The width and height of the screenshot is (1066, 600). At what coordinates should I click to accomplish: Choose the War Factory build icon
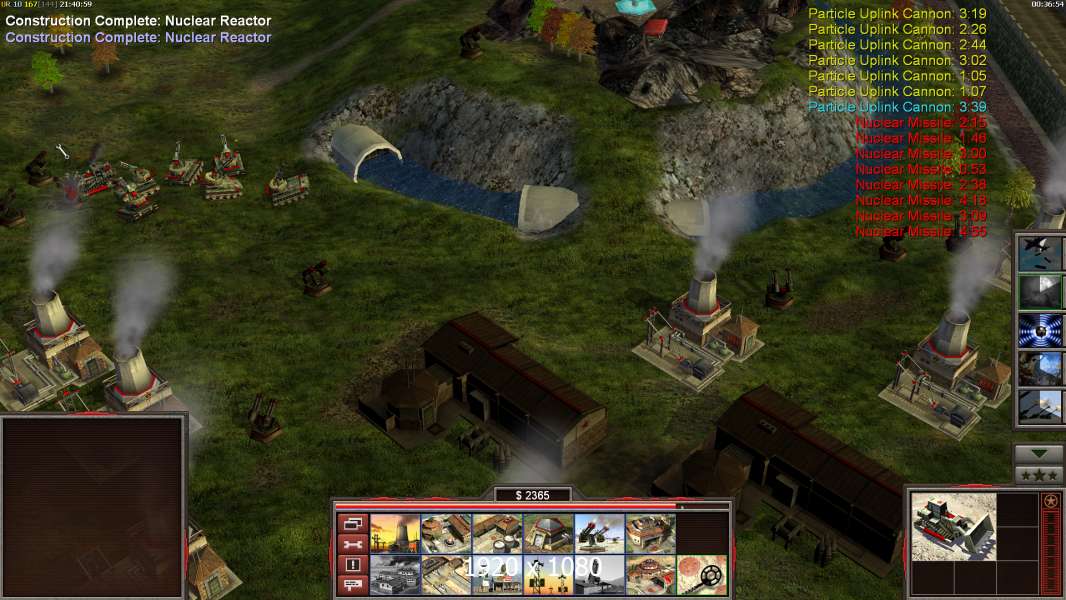(650, 533)
